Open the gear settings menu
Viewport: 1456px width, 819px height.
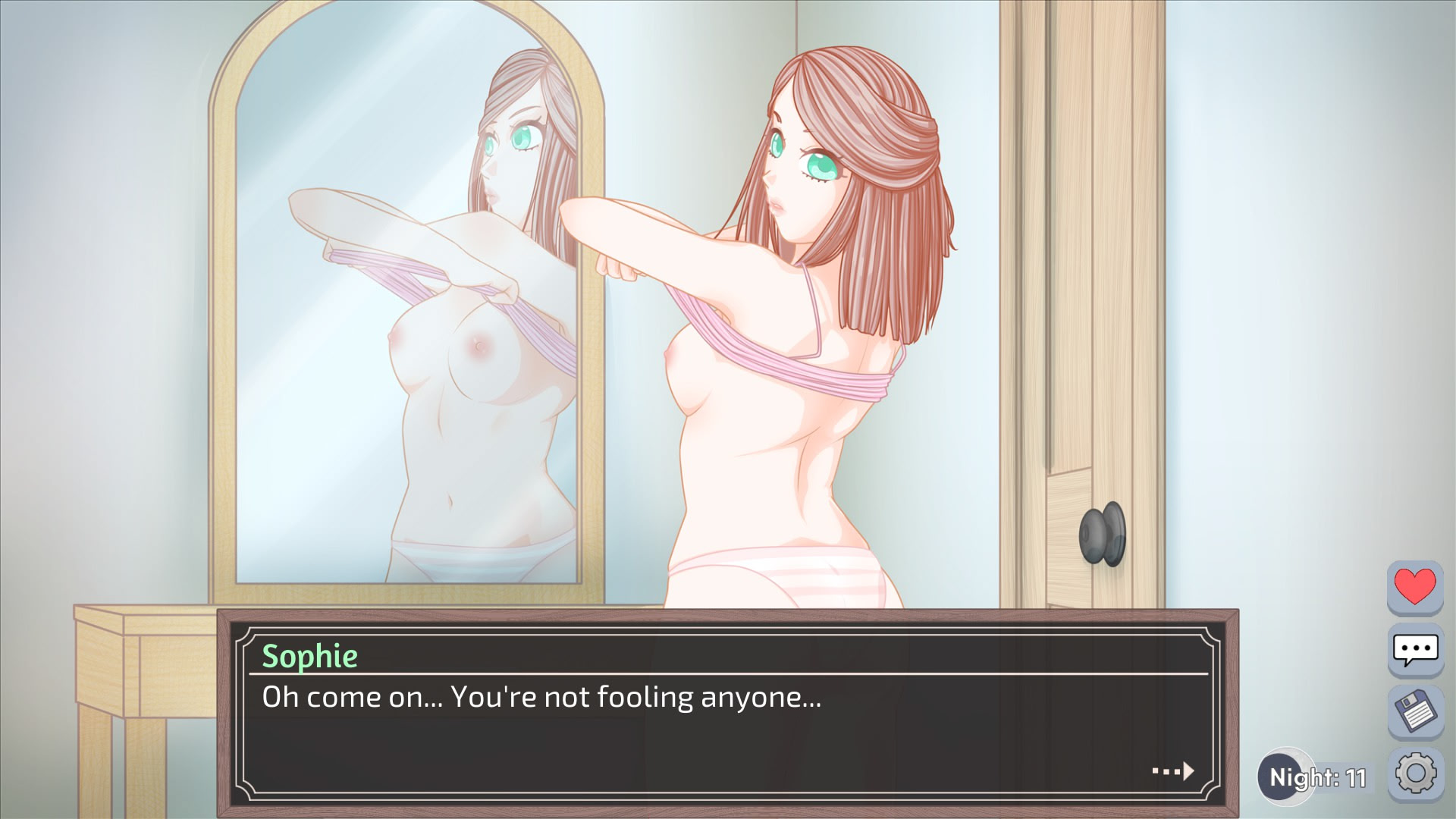coord(1415,773)
